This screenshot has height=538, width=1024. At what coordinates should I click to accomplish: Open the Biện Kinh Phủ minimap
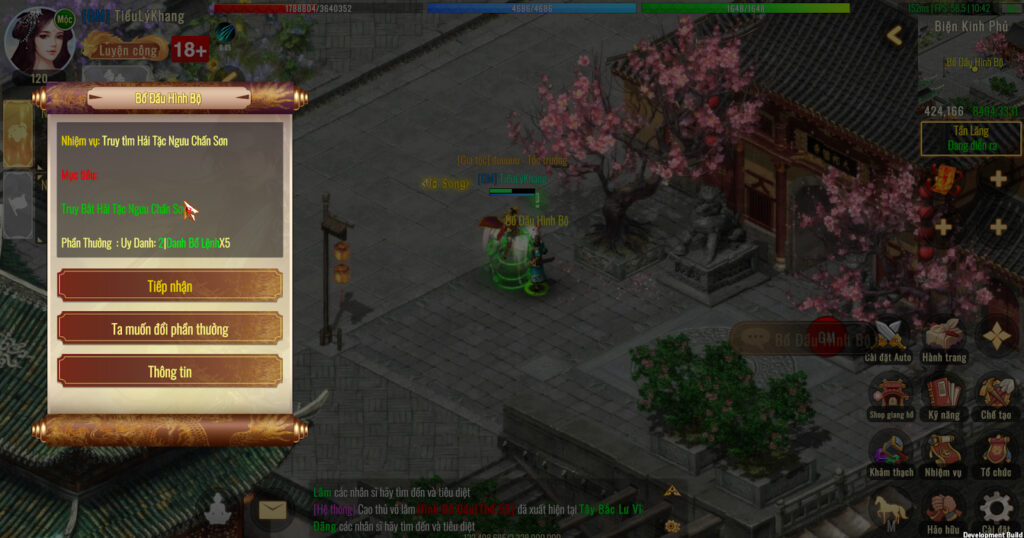click(x=969, y=65)
